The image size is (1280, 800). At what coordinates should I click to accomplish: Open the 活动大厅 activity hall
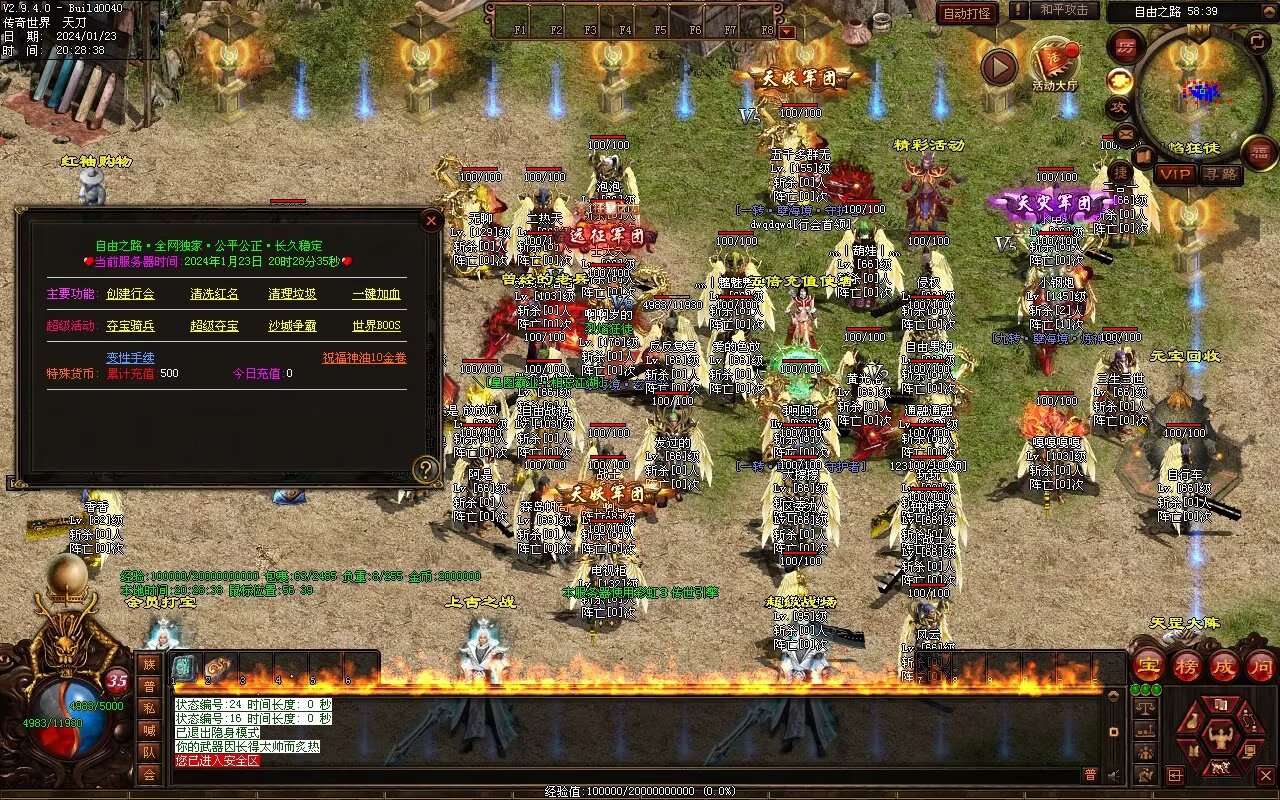[x=1054, y=66]
